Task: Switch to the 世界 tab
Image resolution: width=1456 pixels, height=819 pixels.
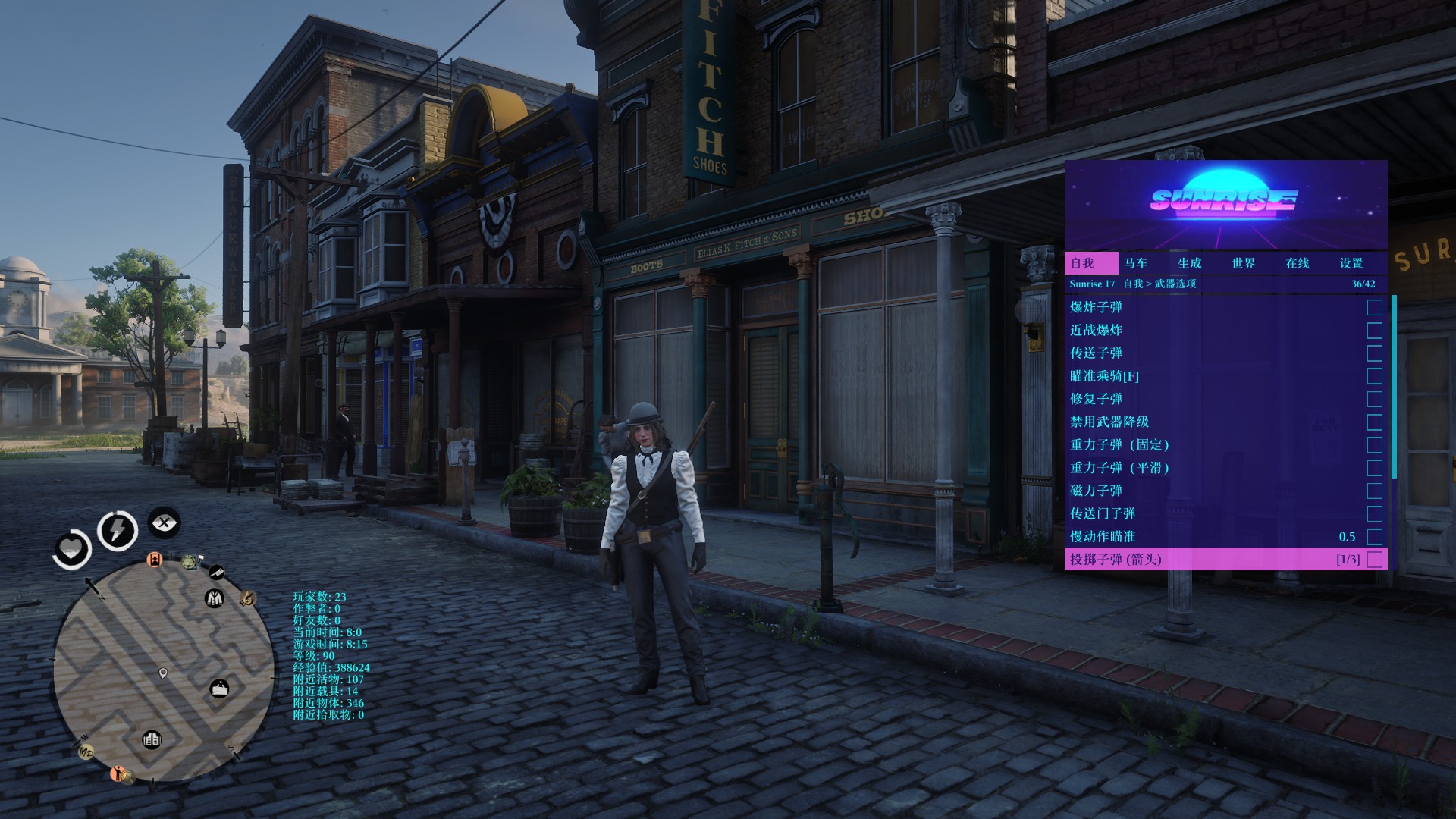Action: point(1243,263)
